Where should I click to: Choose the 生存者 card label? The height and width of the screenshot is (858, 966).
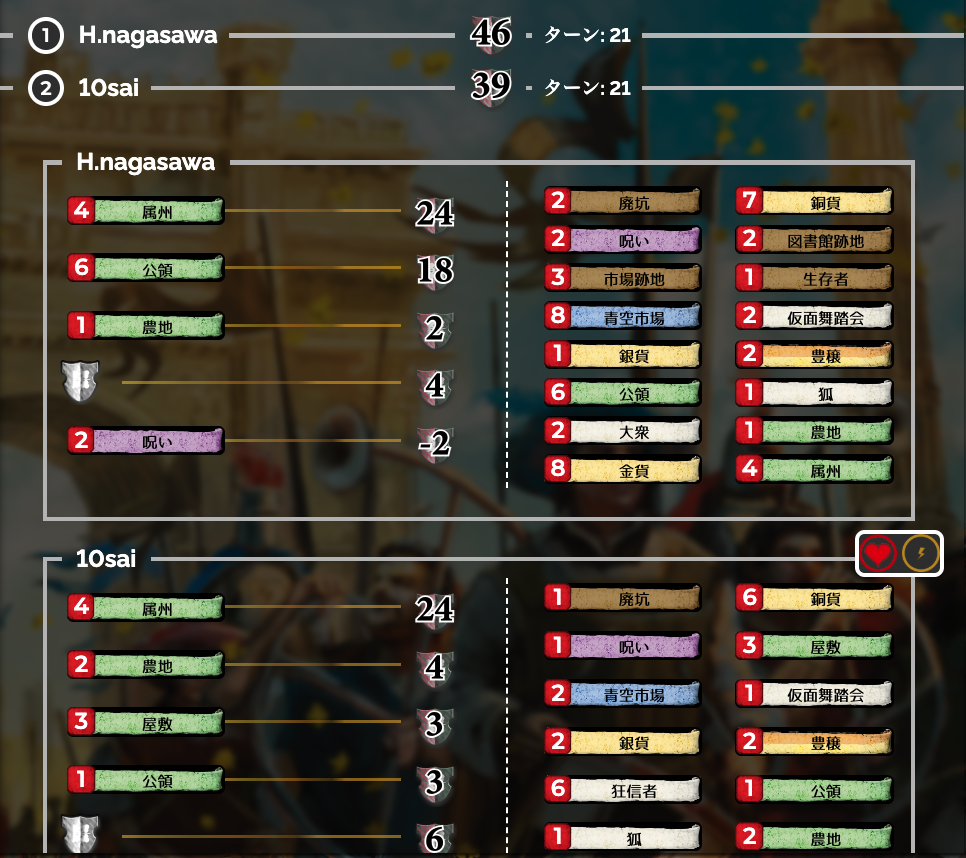(x=826, y=278)
